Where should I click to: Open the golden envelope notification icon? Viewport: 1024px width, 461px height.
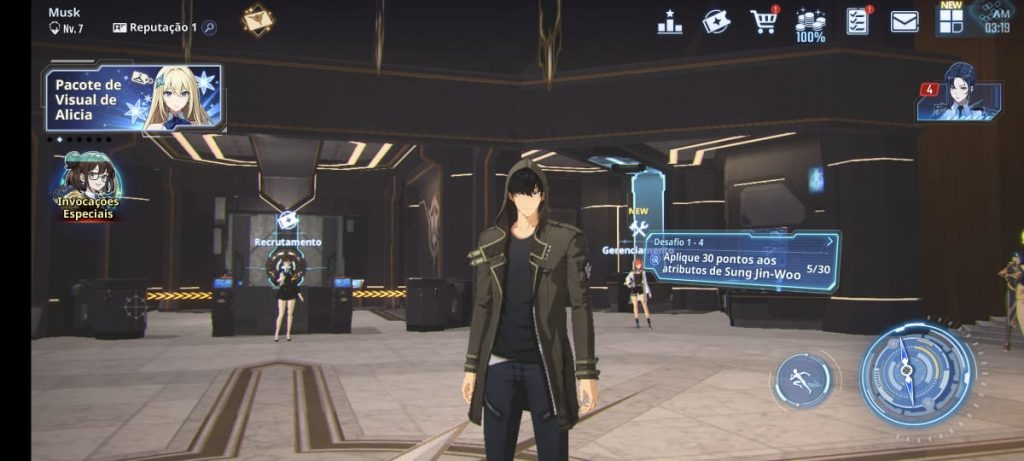coord(258,20)
